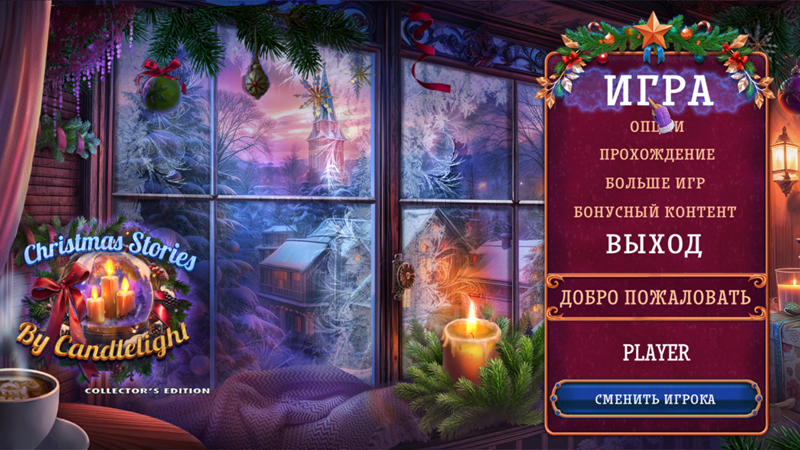The width and height of the screenshot is (800, 450).
Task: Open Бонусный контент extras
Action: pyautogui.click(x=656, y=212)
